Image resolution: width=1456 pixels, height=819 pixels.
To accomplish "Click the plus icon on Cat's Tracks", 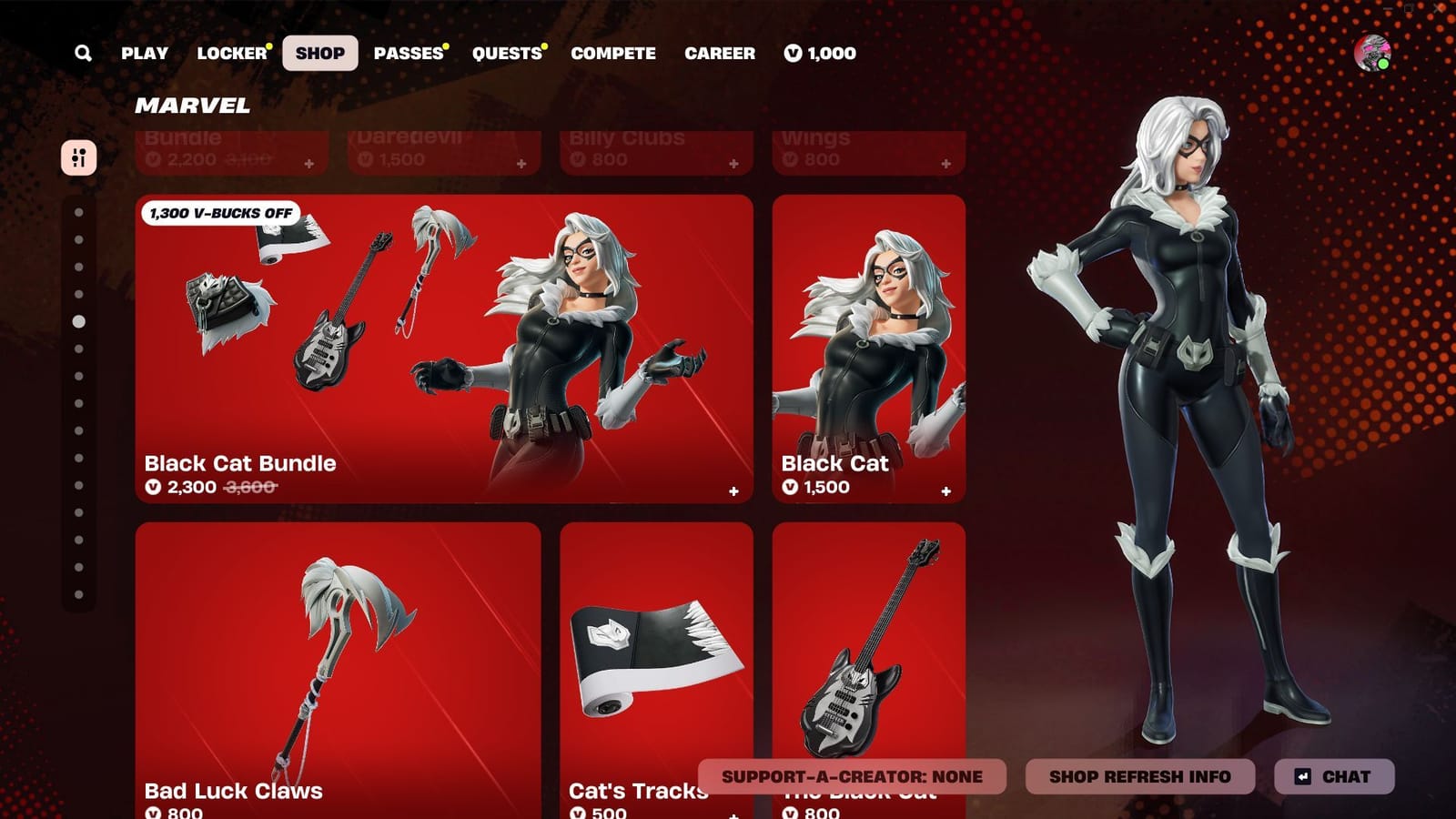I will [733, 814].
